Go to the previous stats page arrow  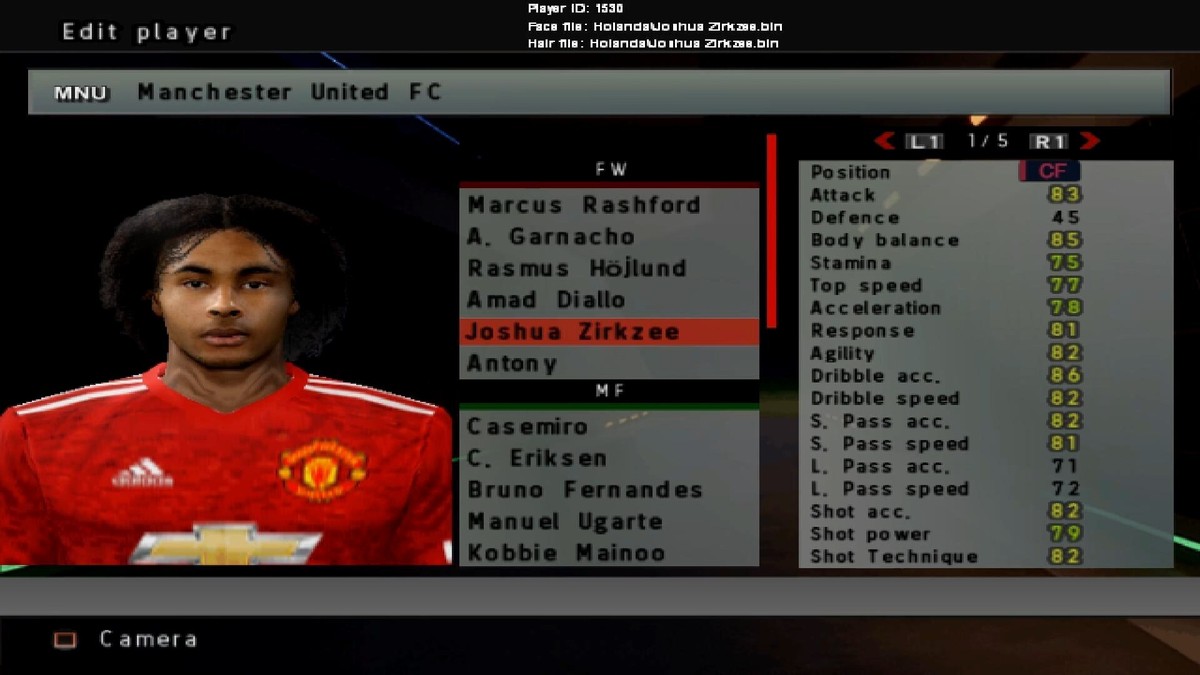pyautogui.click(x=884, y=141)
